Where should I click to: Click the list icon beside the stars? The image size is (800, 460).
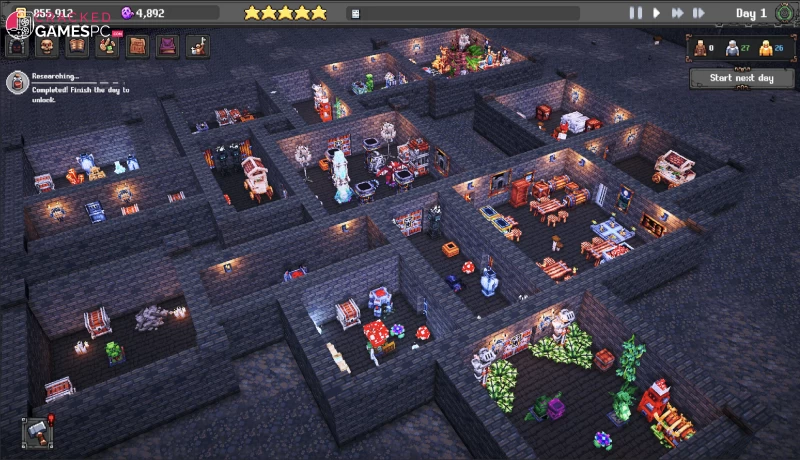click(354, 13)
